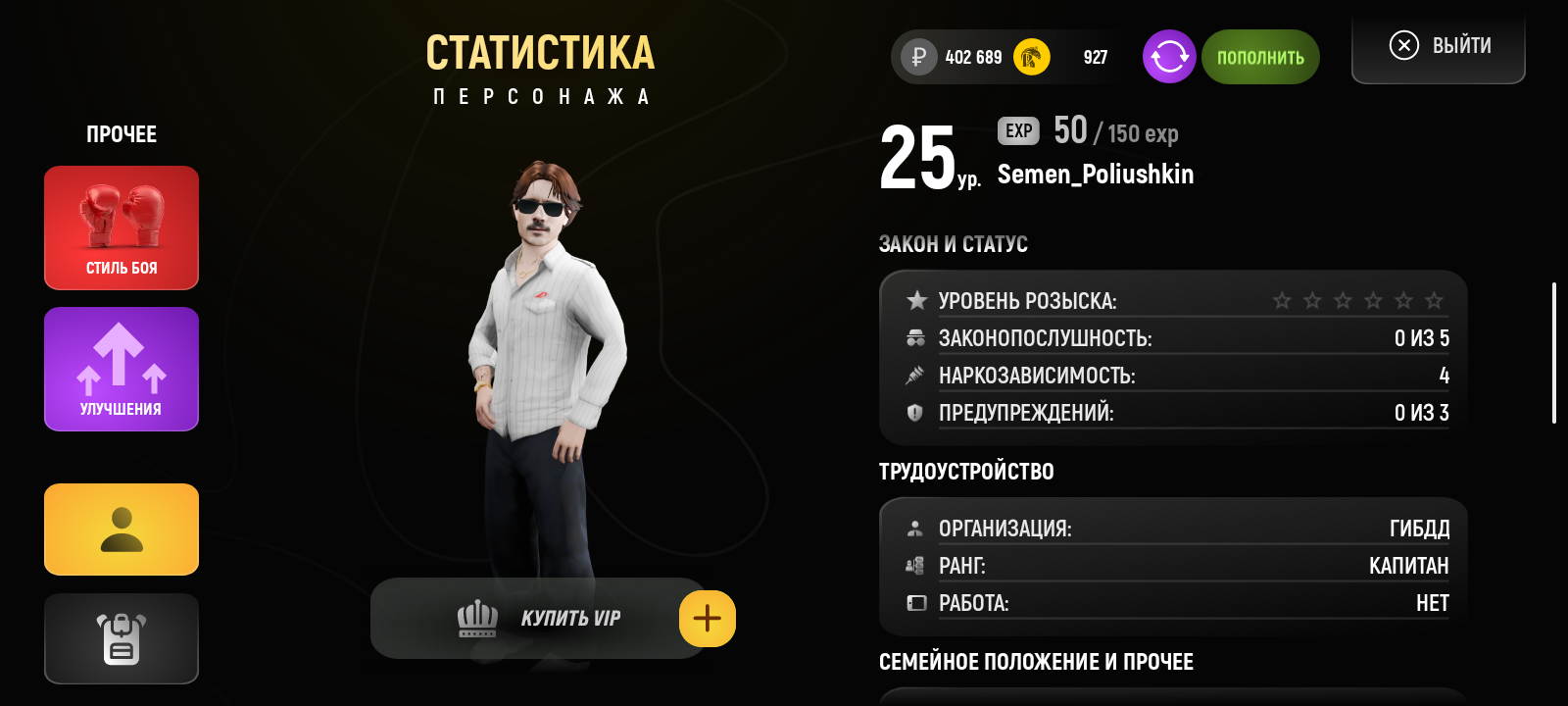1568x706 pixels.
Task: Click the purple currency exchange icon
Action: [1169, 57]
